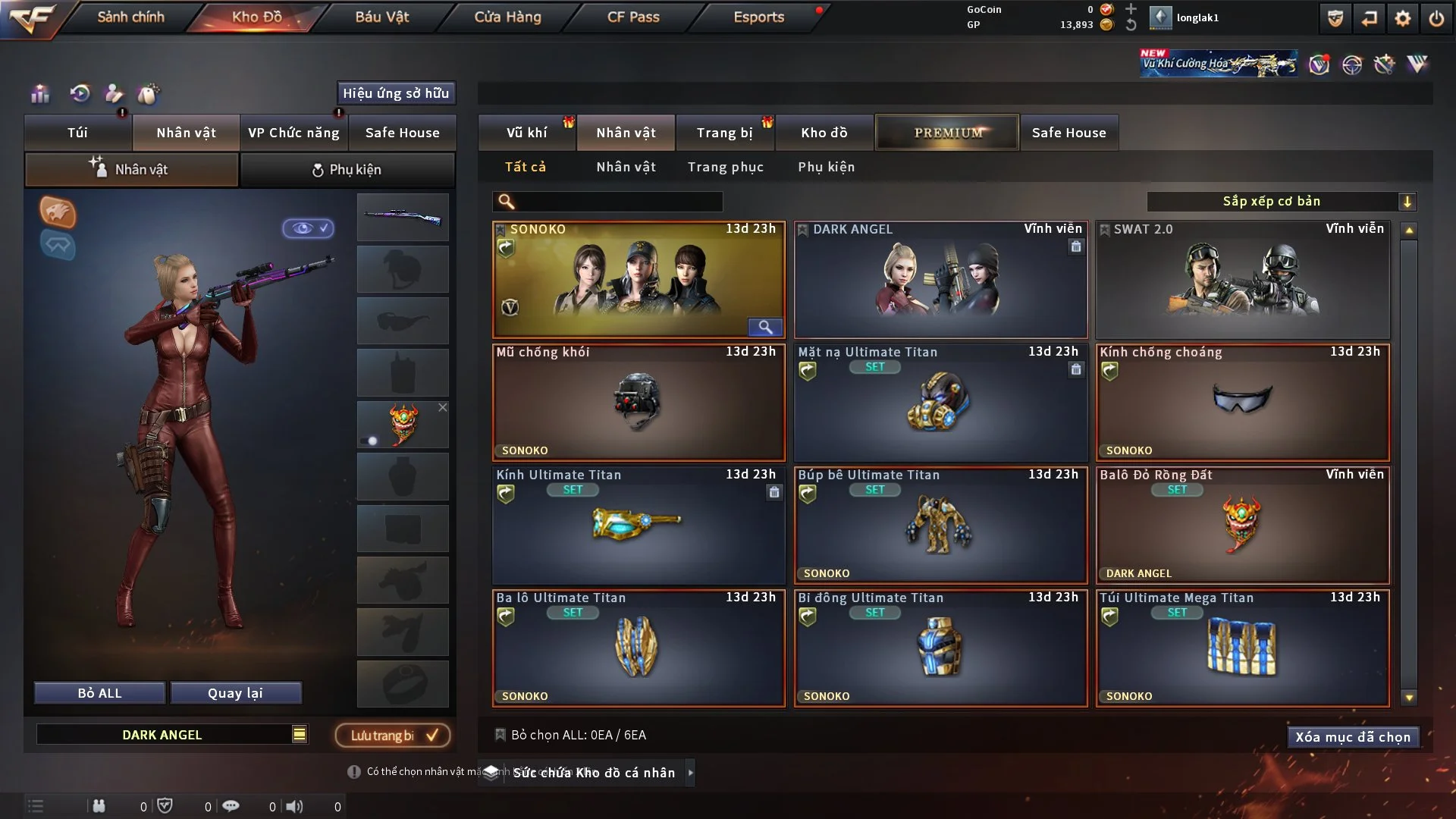Image resolution: width=1456 pixels, height=819 pixels.
Task: Choose the SWAT 2.0 character card
Action: (x=1242, y=281)
